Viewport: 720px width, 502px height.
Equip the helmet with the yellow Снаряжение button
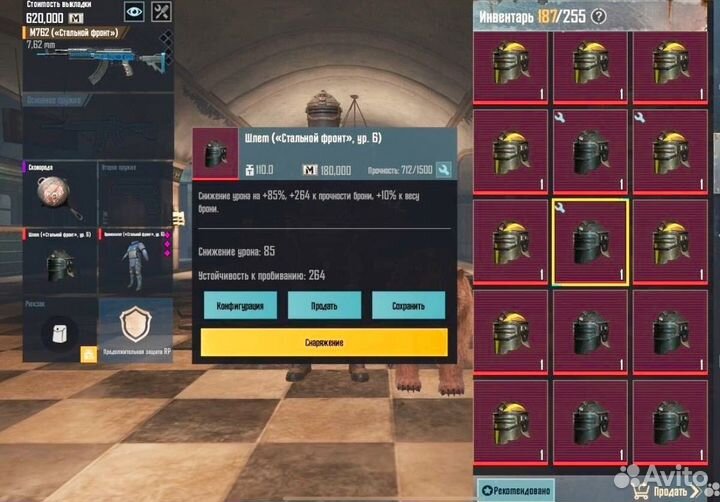click(324, 343)
